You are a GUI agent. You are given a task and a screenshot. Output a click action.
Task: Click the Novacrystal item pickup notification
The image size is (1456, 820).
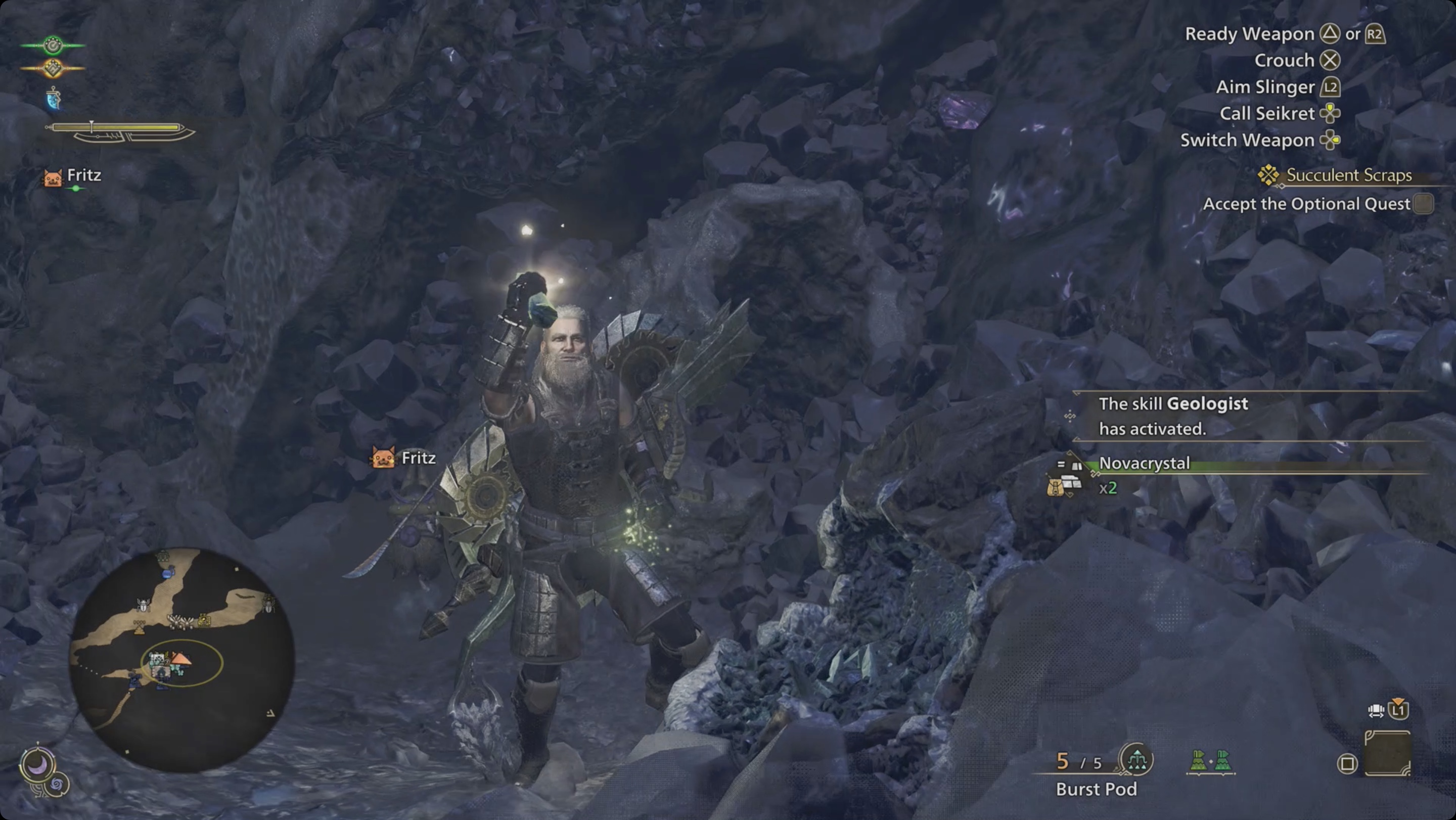click(x=1144, y=464)
